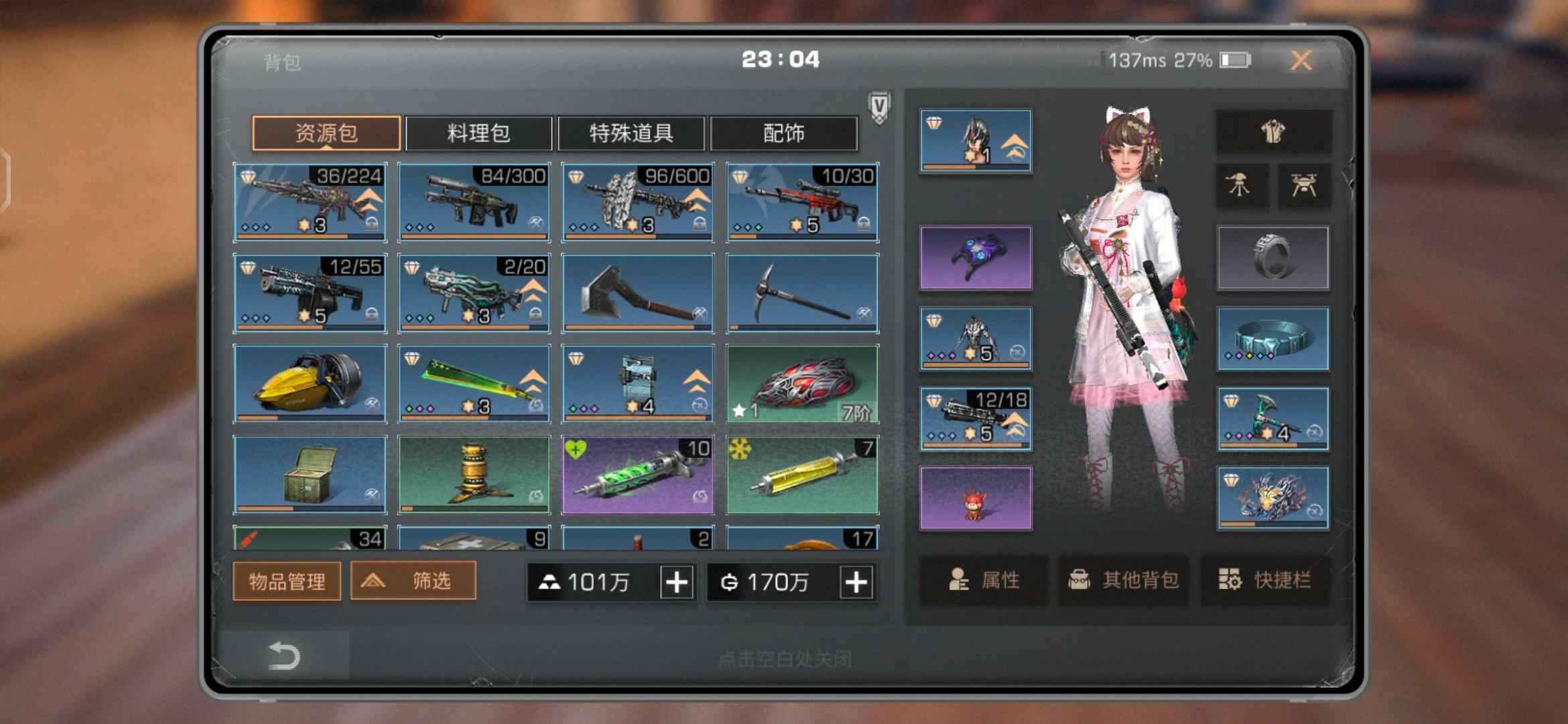
Task: Select the yellow syringe with count 7
Action: (802, 475)
